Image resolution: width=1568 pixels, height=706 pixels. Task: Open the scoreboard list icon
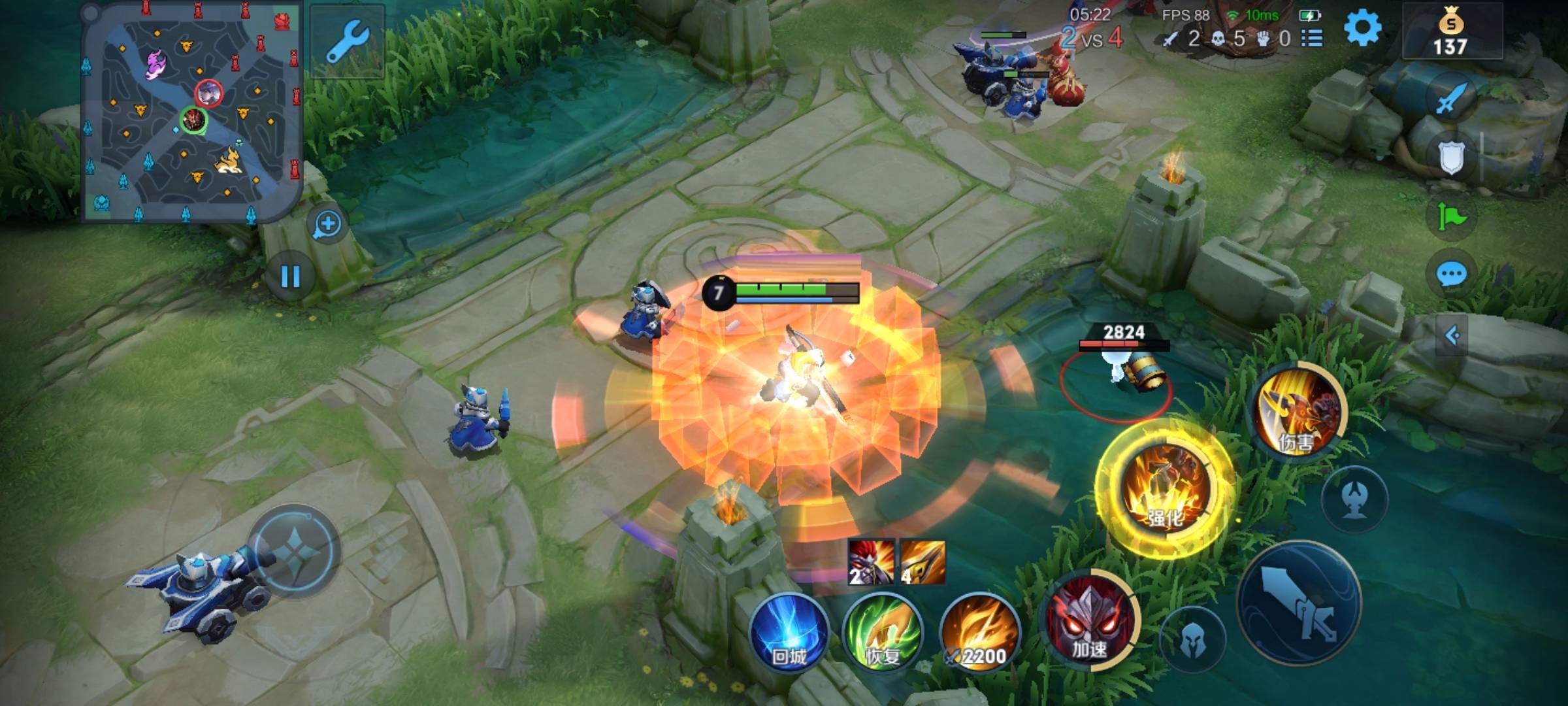pos(1312,39)
